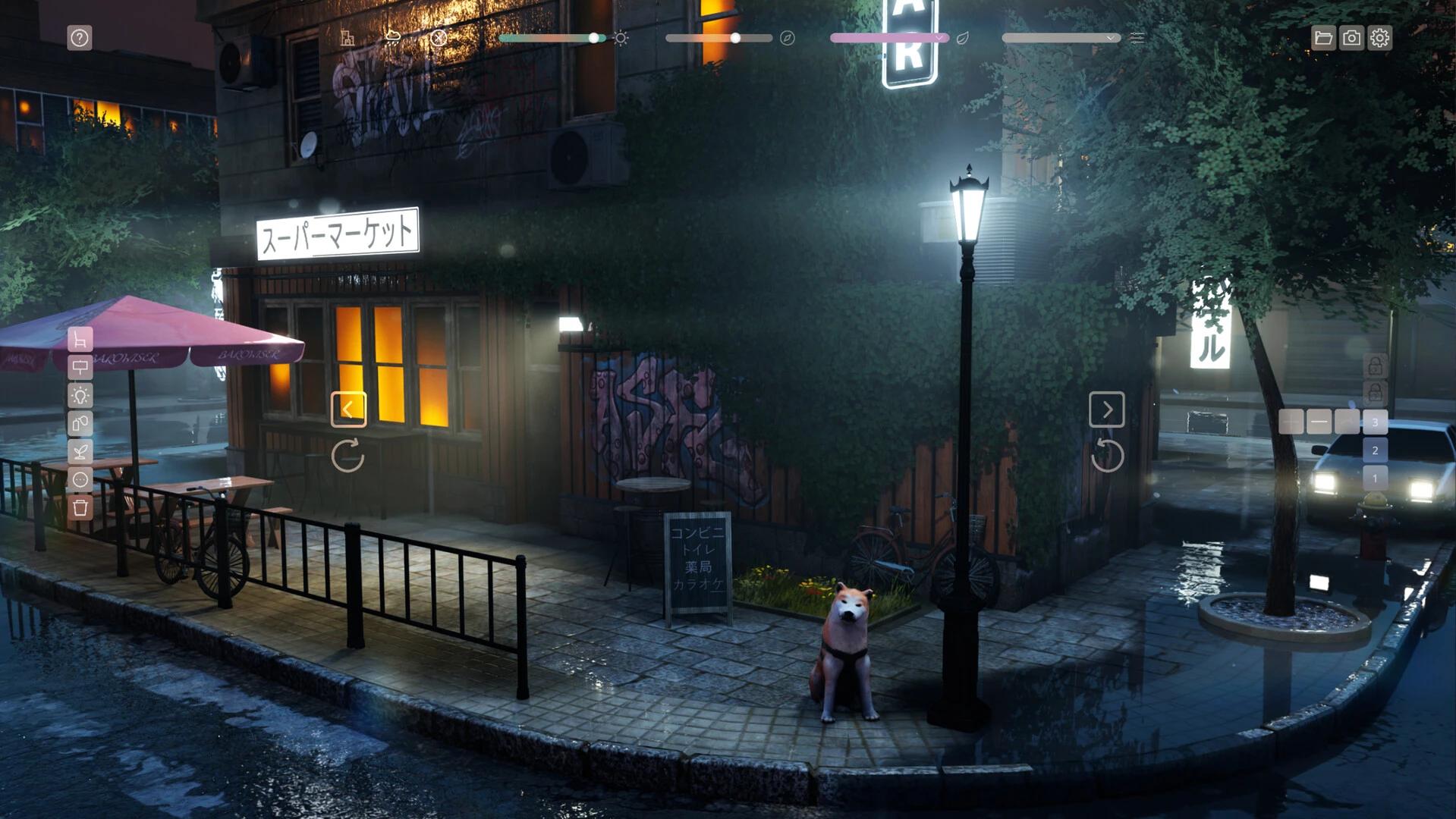This screenshot has height=819, width=1456.
Task: Open the help question mark button
Action: tap(80, 37)
